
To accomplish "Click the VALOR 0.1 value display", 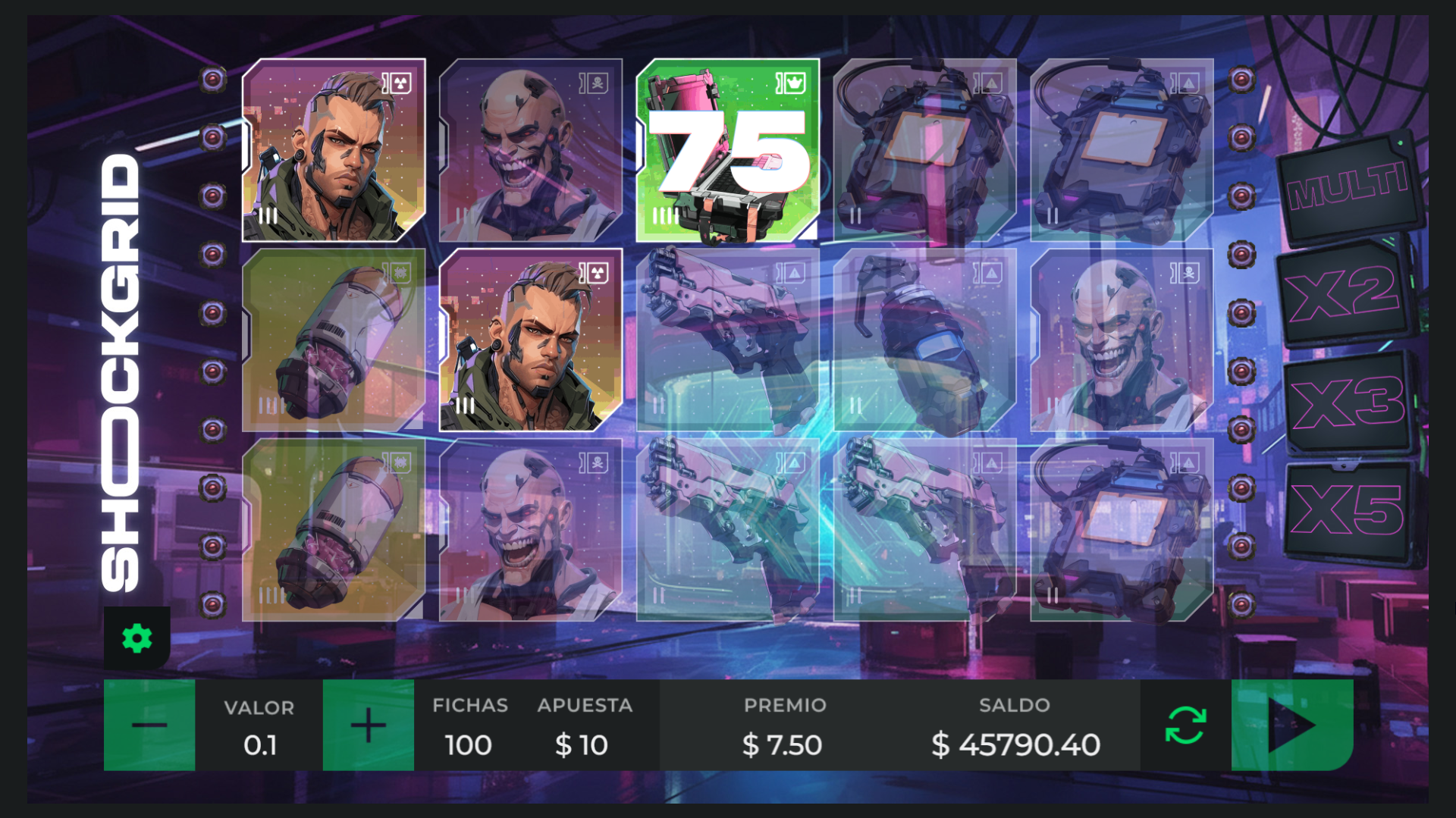I will [259, 726].
